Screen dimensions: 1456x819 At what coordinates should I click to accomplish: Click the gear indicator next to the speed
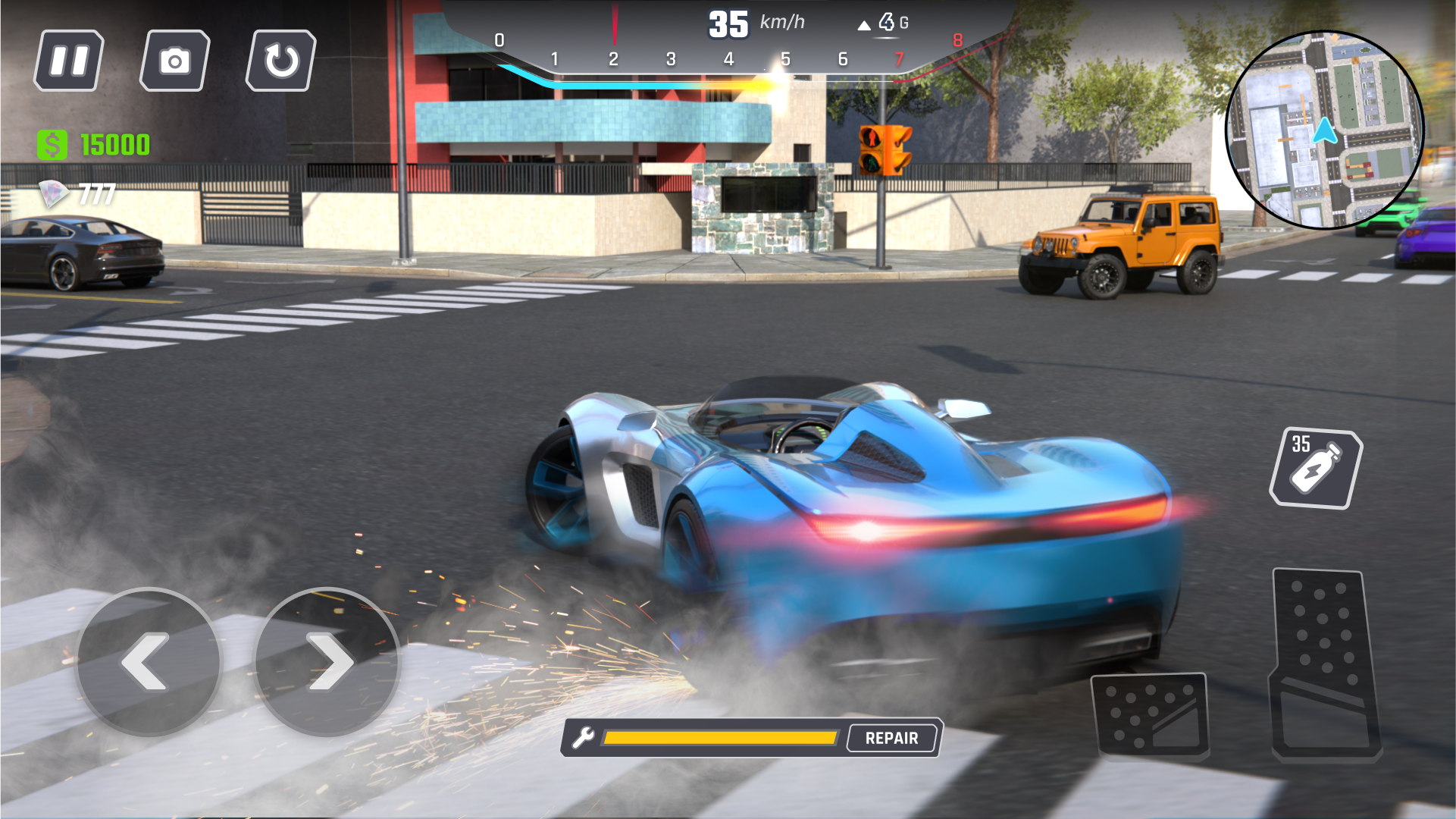point(885,24)
